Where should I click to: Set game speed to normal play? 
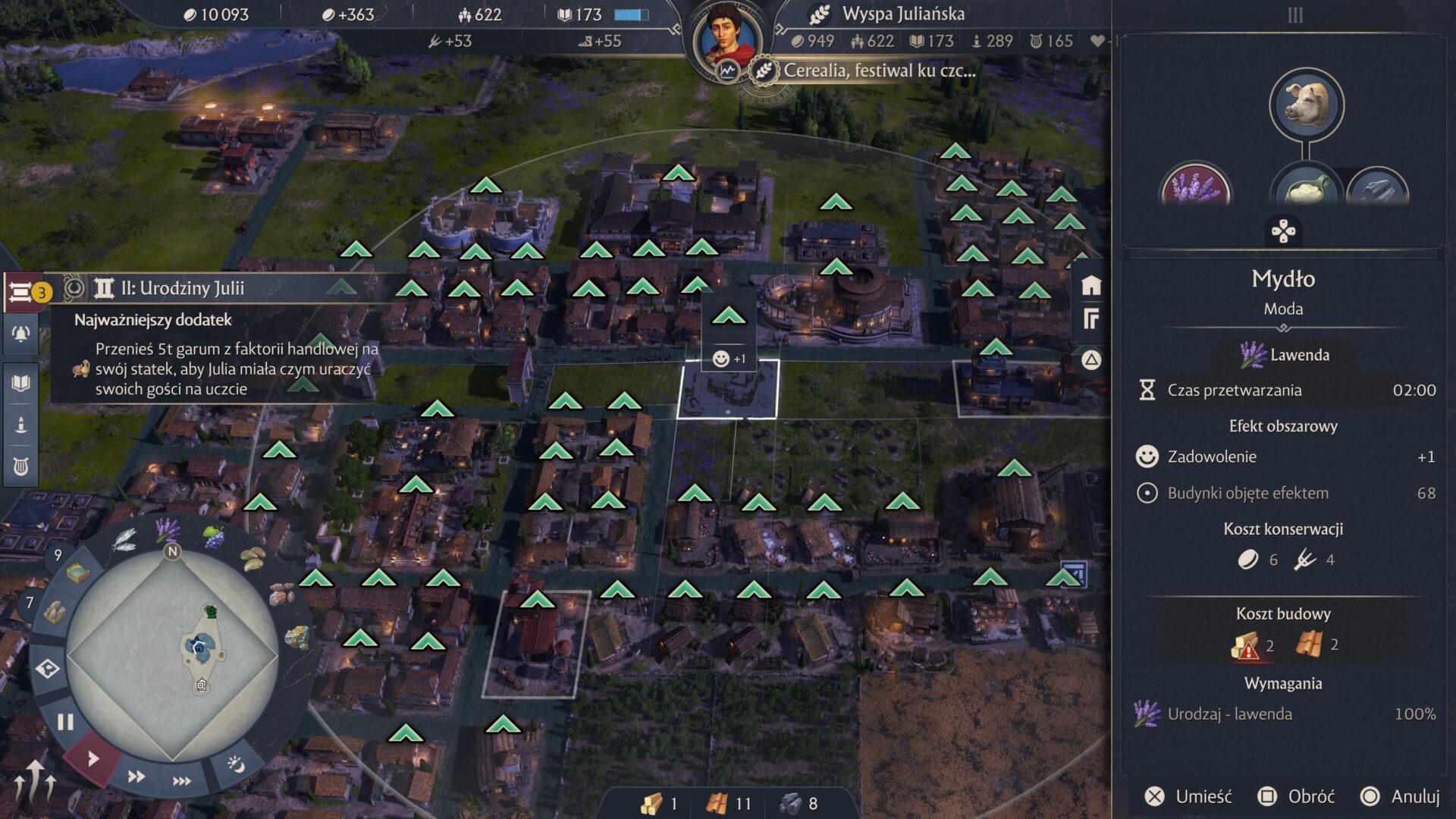pyautogui.click(x=93, y=758)
